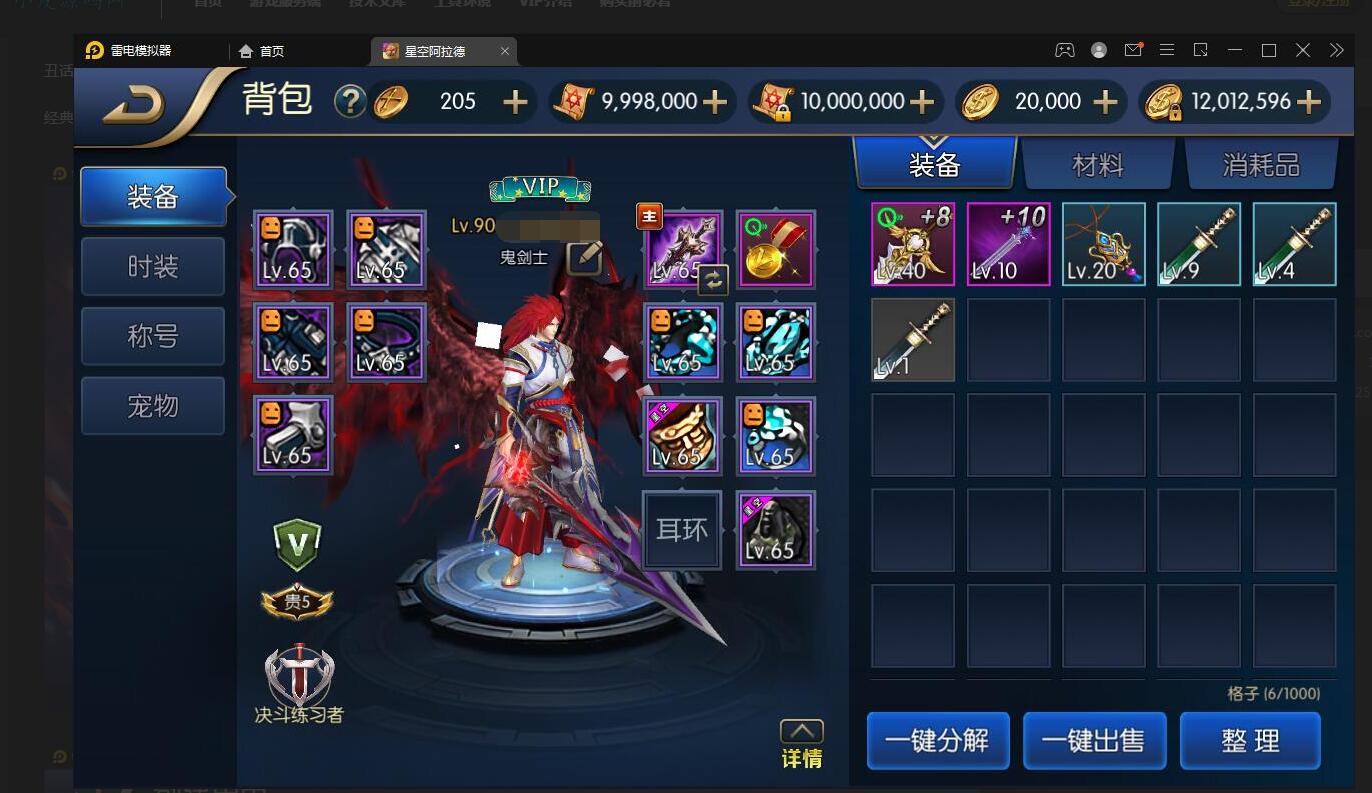
Task: Edit character name with pencil icon
Action: tap(584, 258)
